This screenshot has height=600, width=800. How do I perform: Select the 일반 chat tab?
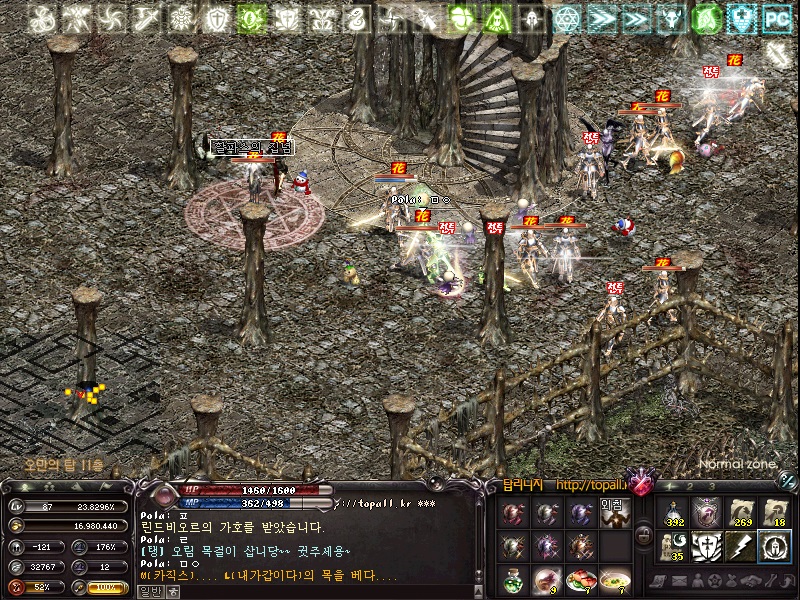[x=147, y=591]
